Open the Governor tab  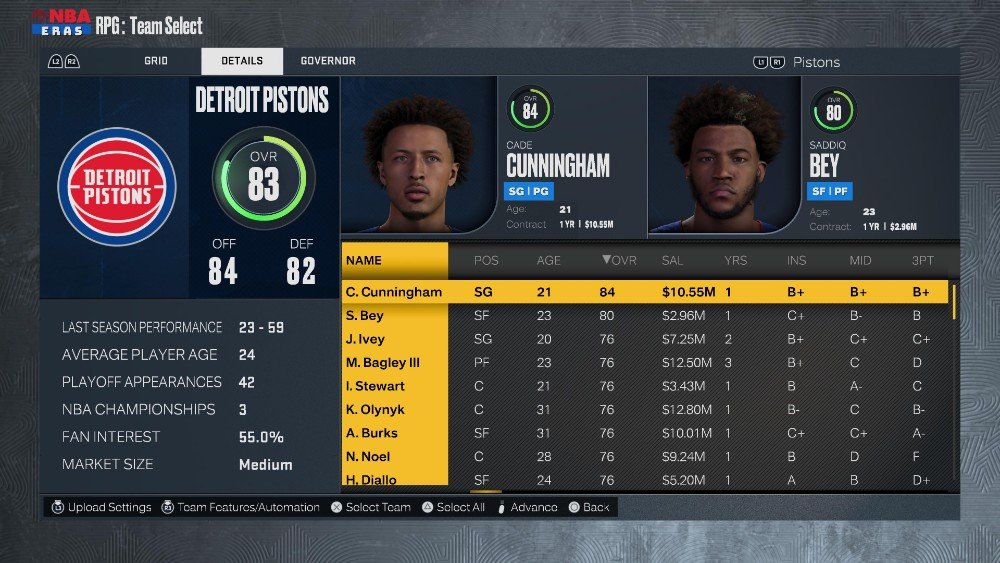coord(328,61)
